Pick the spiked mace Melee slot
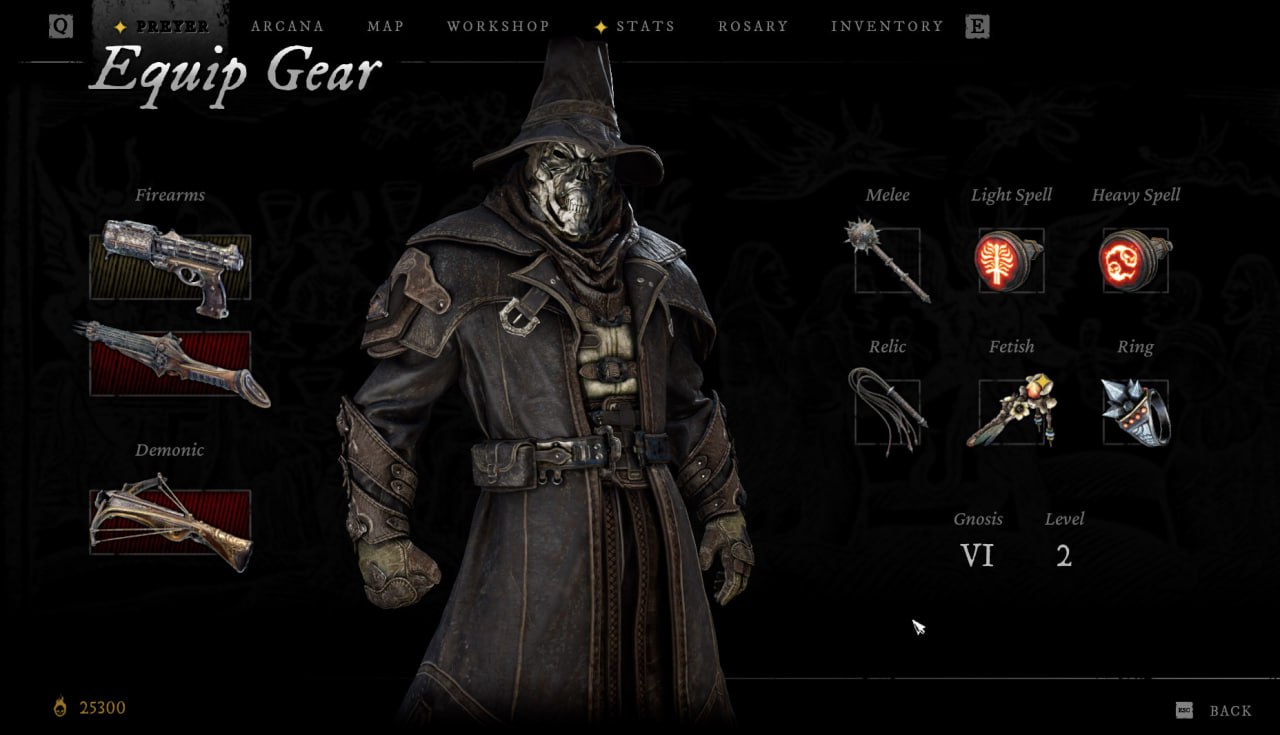The height and width of the screenshot is (735, 1280). [x=887, y=260]
